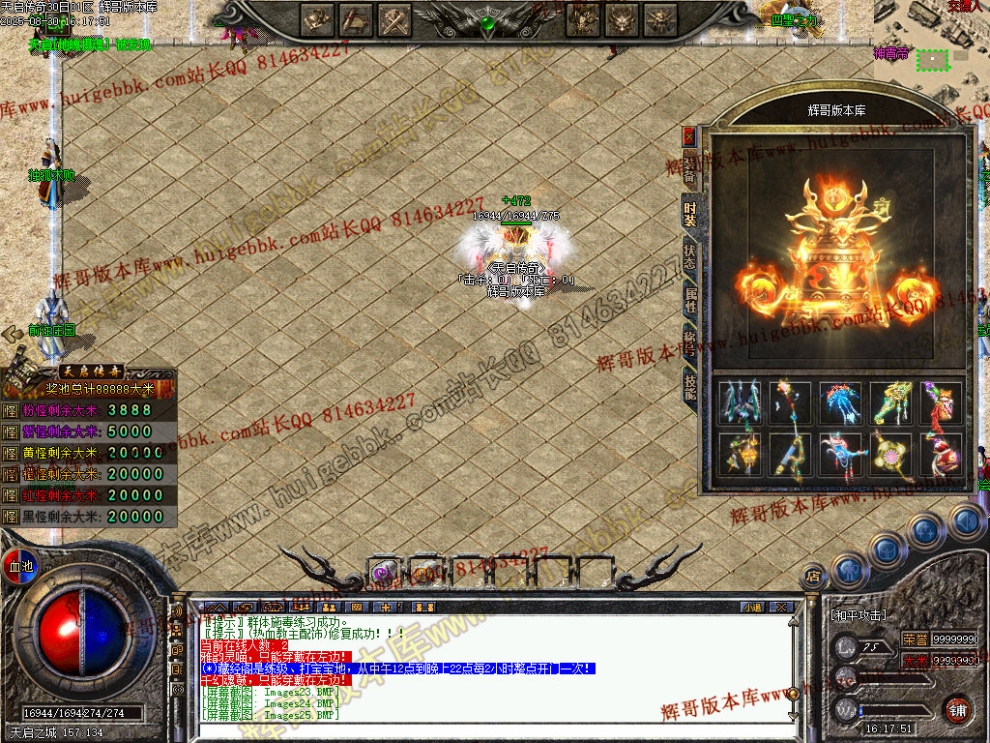Screen dimensions: 990x743
Task: Click the round red 铺 shop button
Action: 957,709
